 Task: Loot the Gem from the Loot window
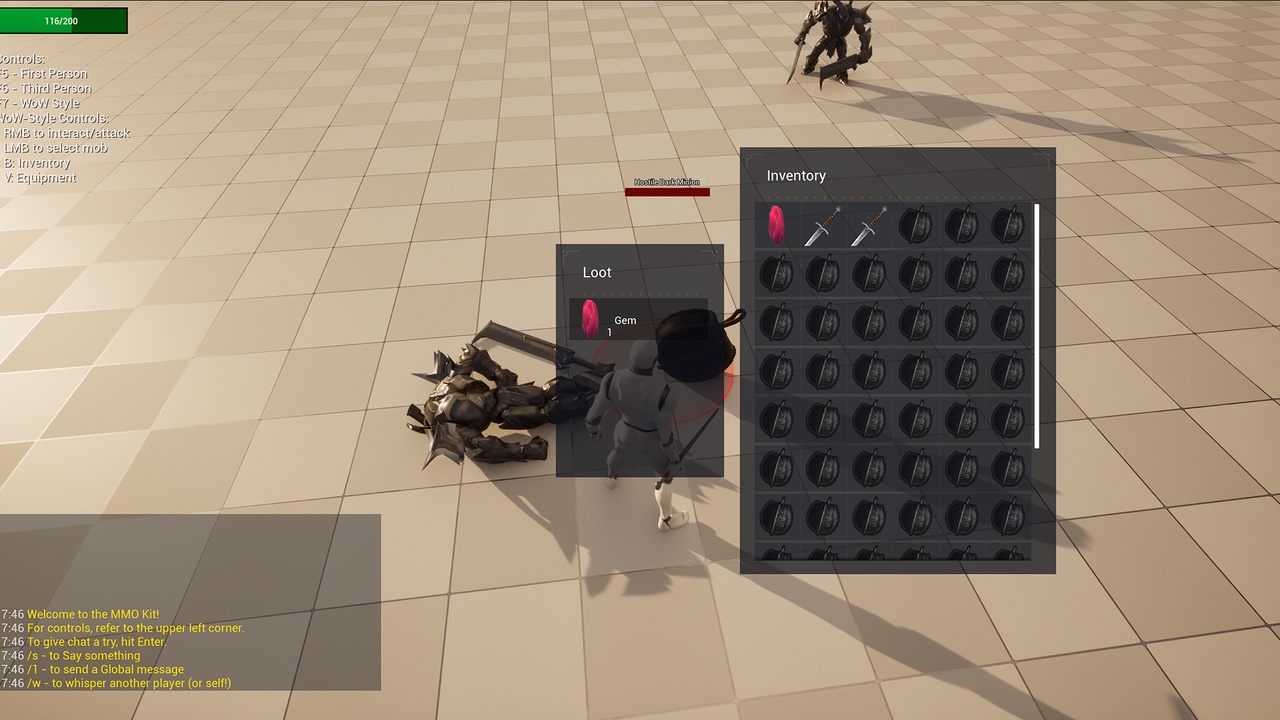[588, 320]
